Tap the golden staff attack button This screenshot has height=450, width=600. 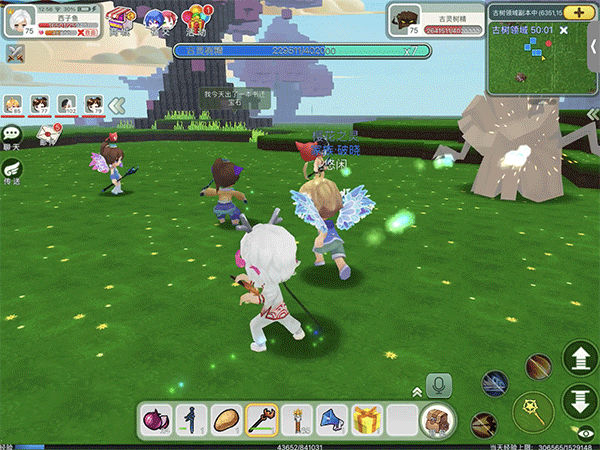coord(531,410)
